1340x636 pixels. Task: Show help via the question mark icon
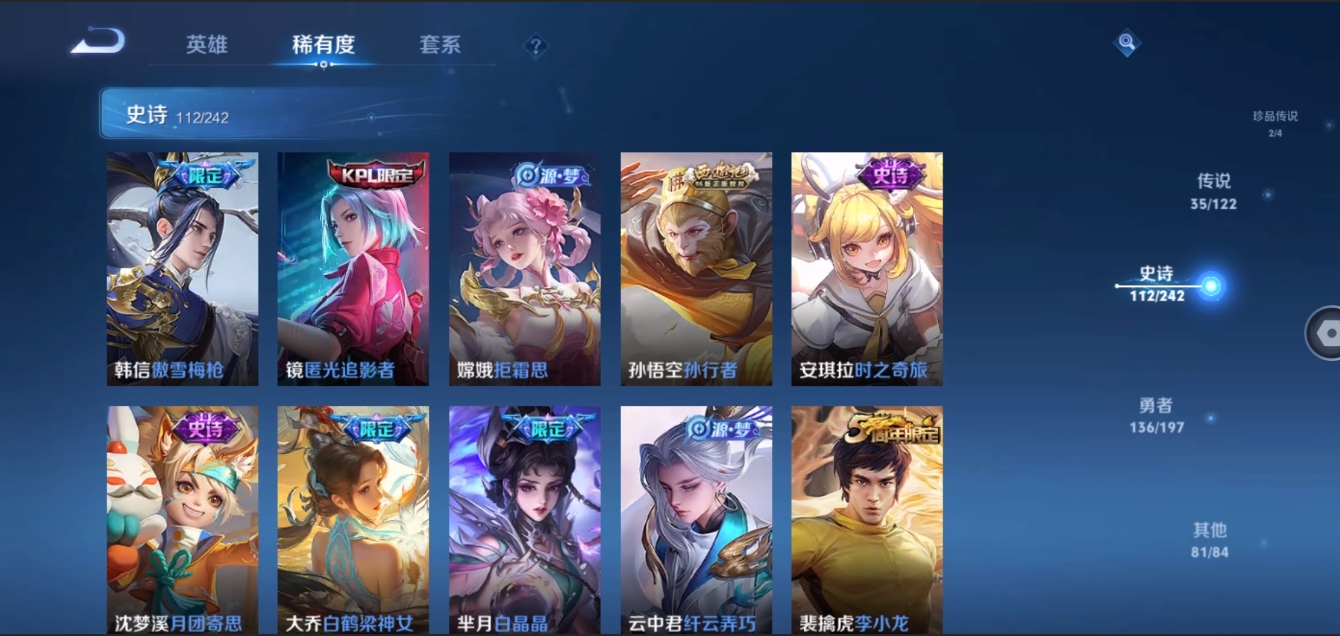[x=536, y=46]
